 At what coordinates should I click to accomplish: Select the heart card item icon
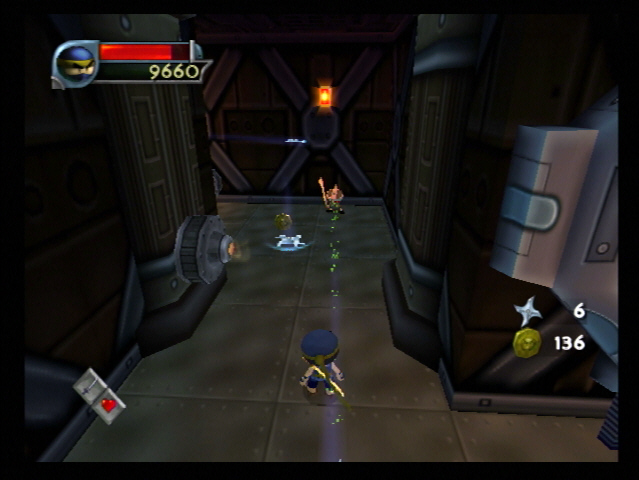(101, 396)
